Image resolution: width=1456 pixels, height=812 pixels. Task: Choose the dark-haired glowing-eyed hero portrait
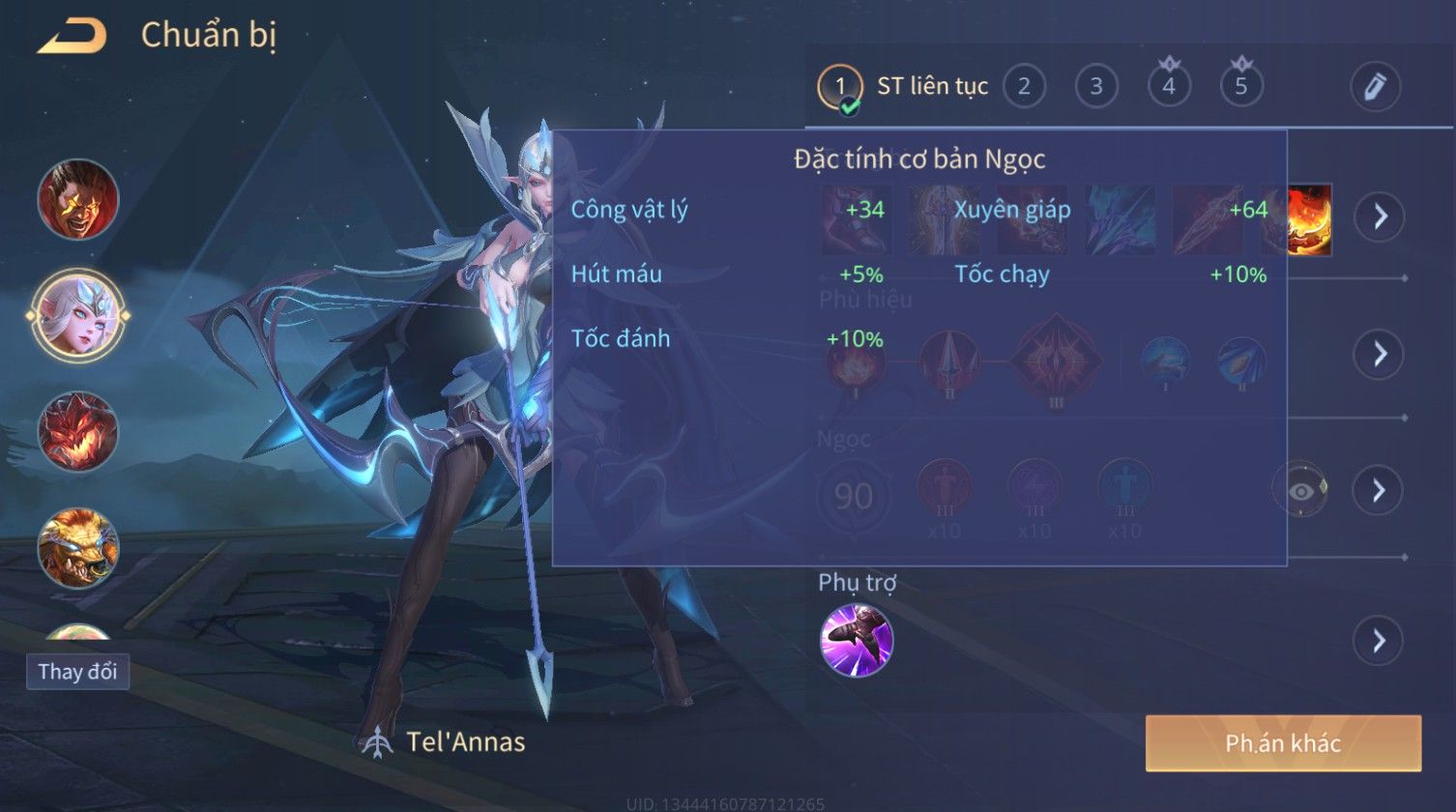click(x=78, y=200)
